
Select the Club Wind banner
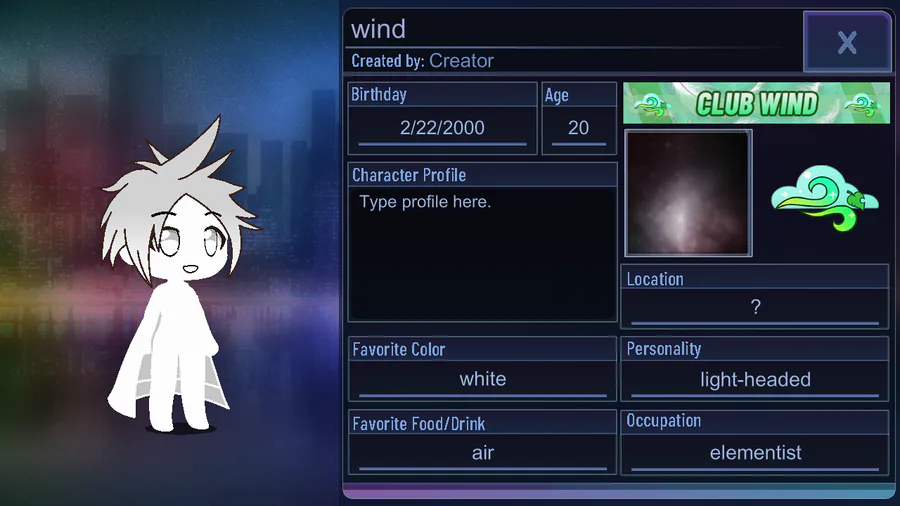756,103
